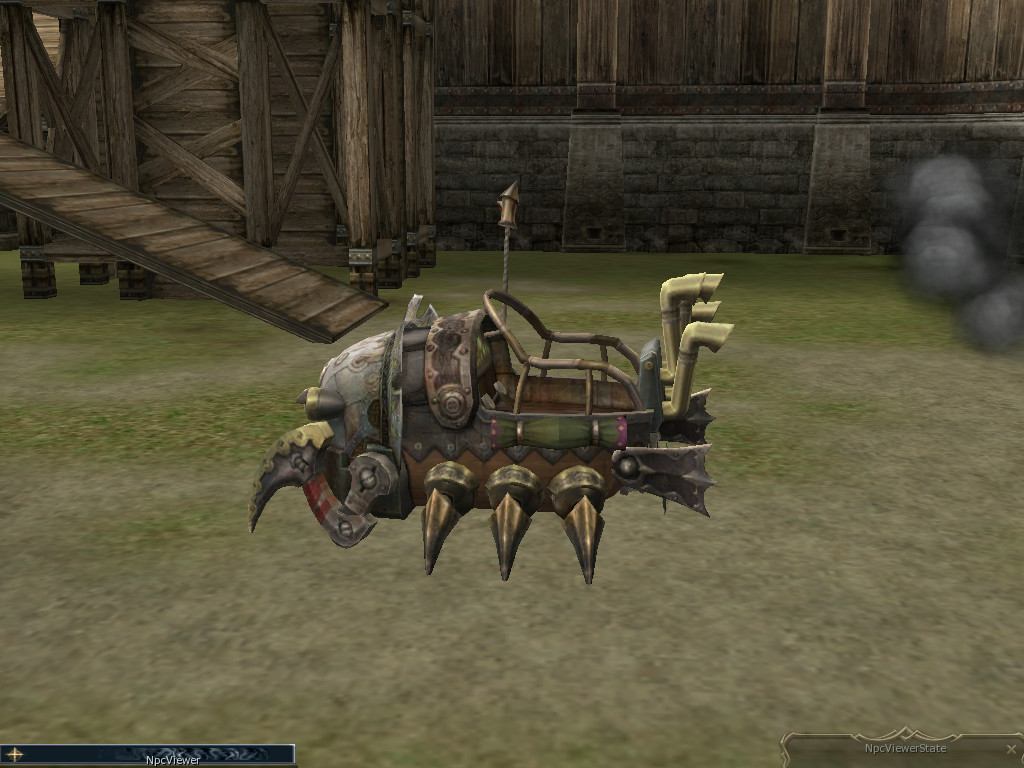The width and height of the screenshot is (1024, 768).
Task: Close the NpcViewerState window
Action: 1011,749
